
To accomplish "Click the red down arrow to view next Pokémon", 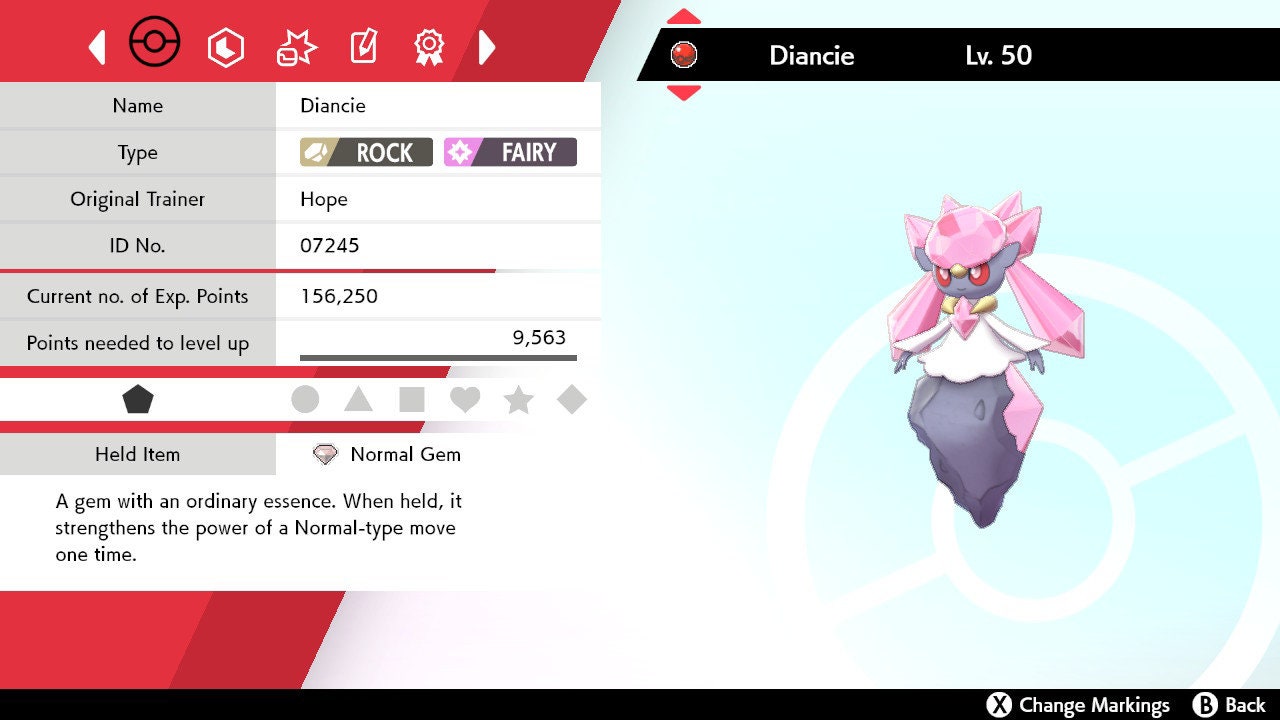I will [x=684, y=90].
